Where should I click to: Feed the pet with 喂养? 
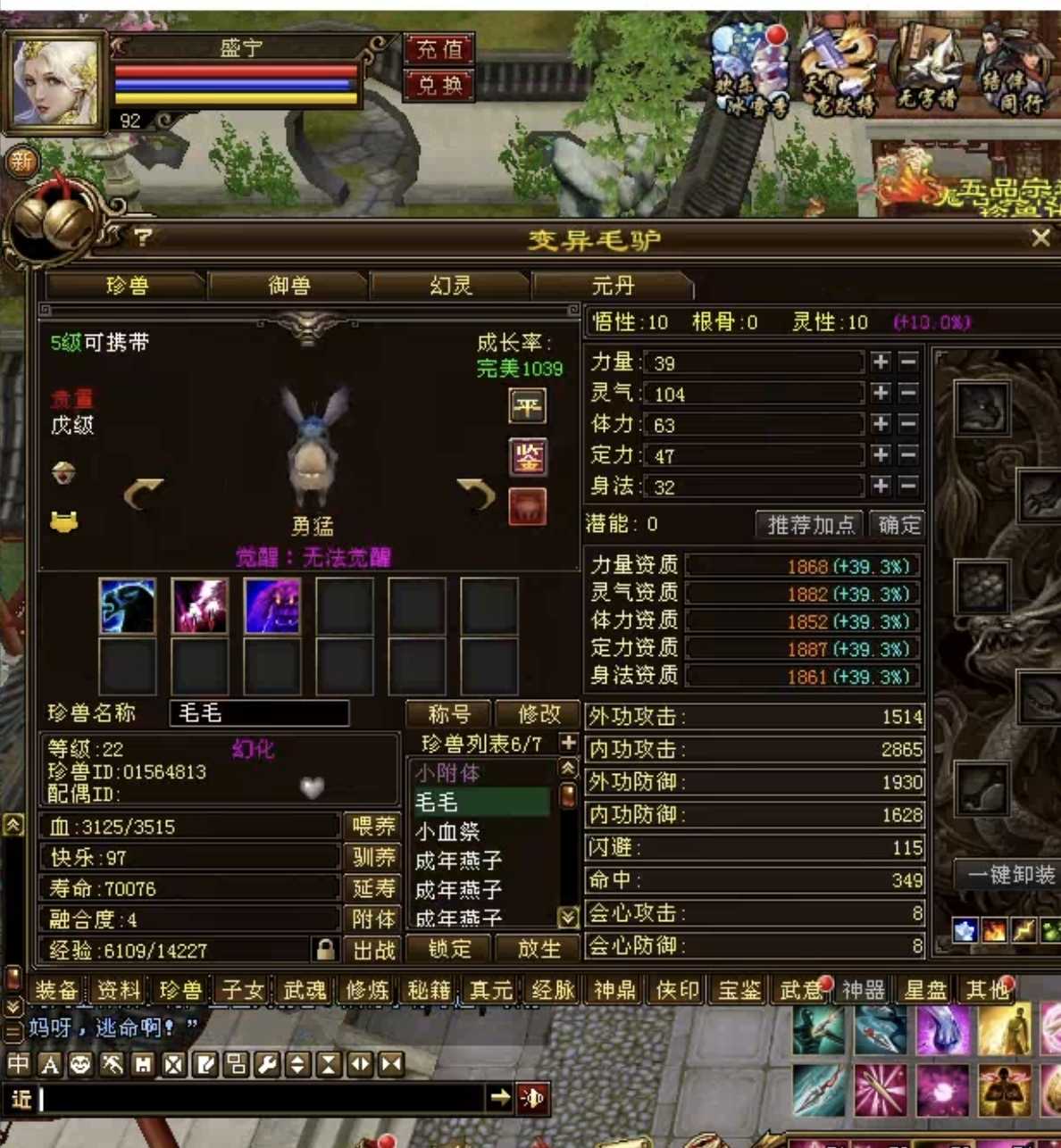[x=372, y=827]
